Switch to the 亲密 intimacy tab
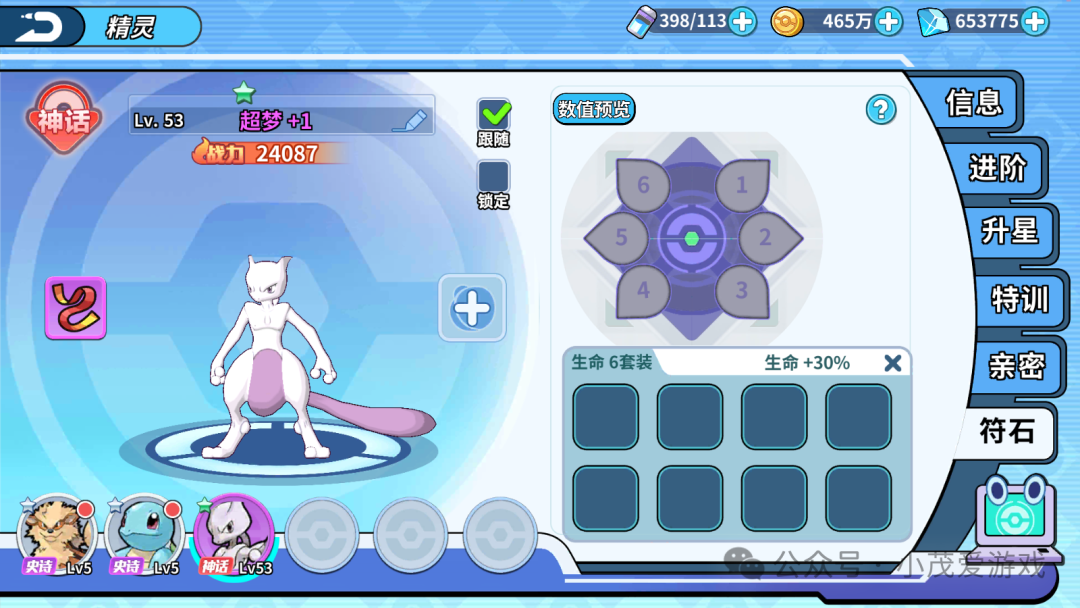Screen dimensions: 1080x608 pyautogui.click(x=1016, y=365)
